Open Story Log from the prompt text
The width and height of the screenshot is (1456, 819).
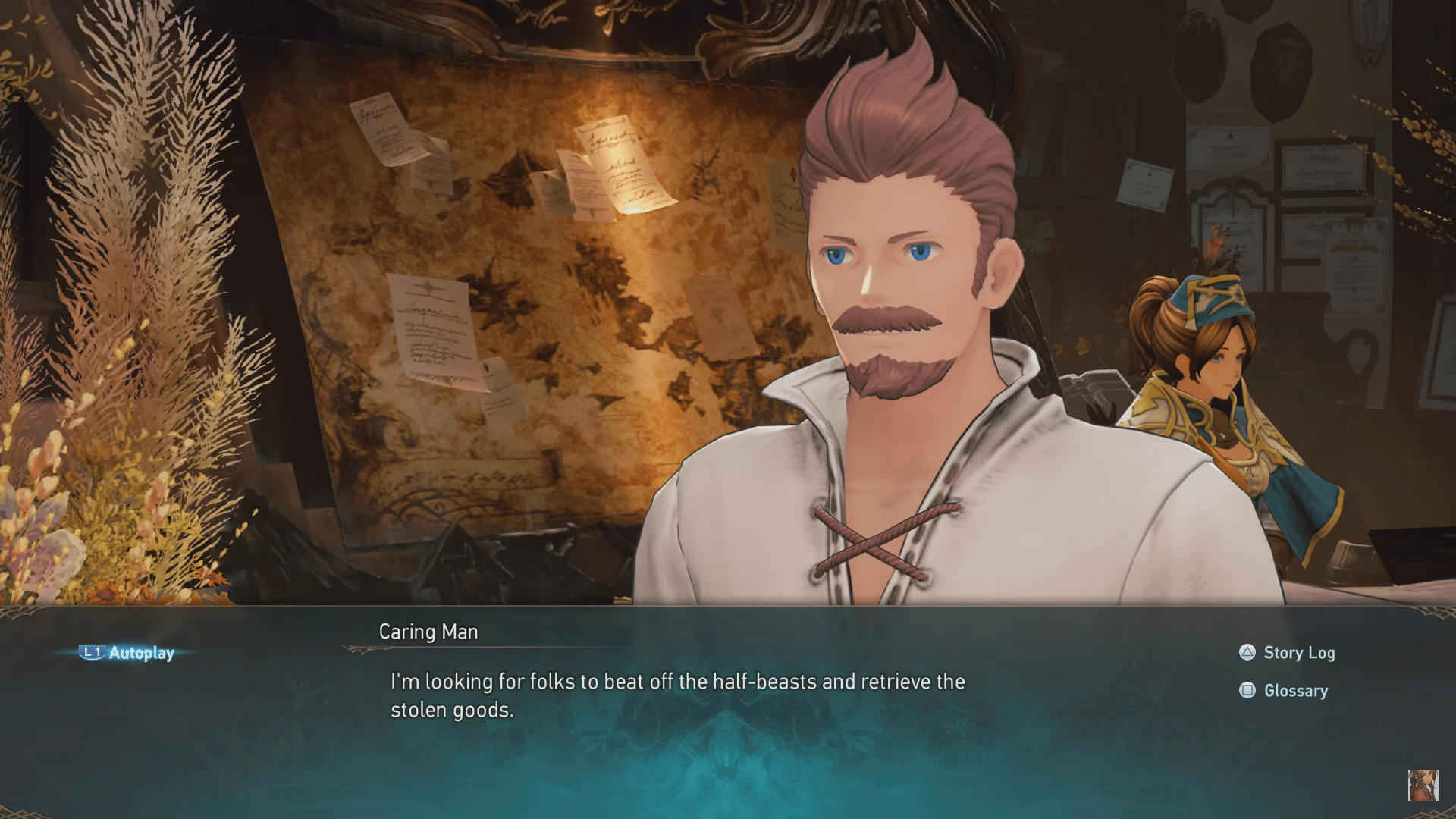pos(1298,652)
